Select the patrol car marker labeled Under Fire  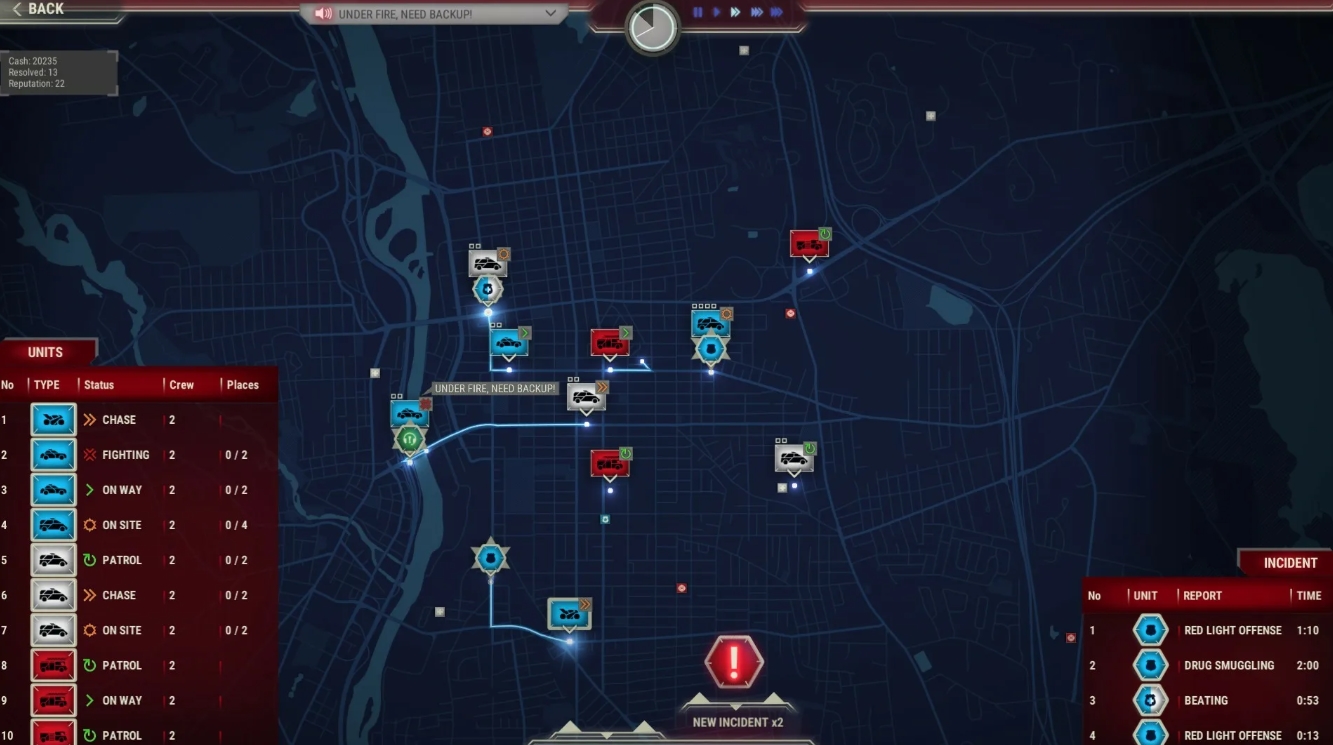coord(409,413)
